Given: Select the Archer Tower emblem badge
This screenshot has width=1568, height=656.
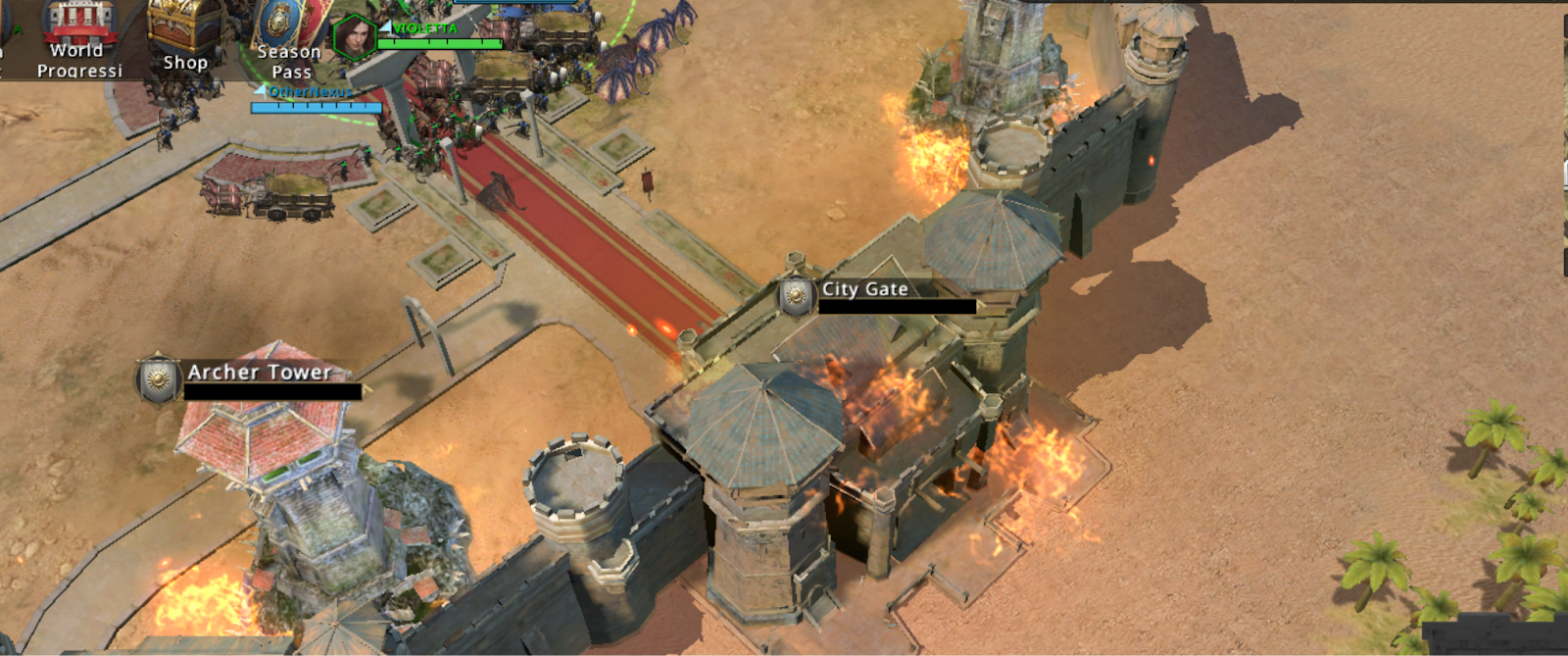Looking at the screenshot, I should click(158, 379).
